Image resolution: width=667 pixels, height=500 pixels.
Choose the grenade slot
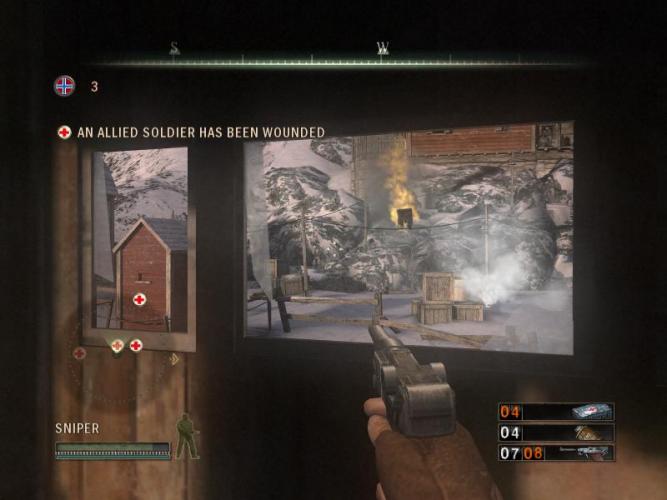coord(556,432)
